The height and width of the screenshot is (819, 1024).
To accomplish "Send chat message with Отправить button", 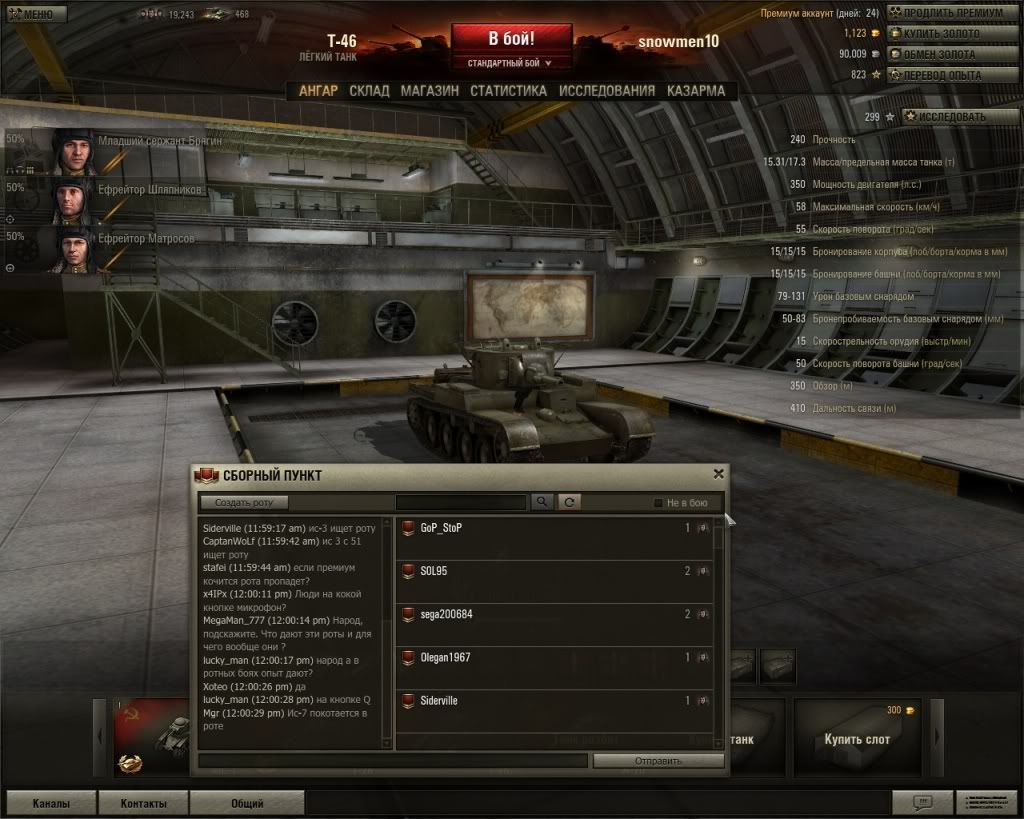I will click(x=657, y=761).
